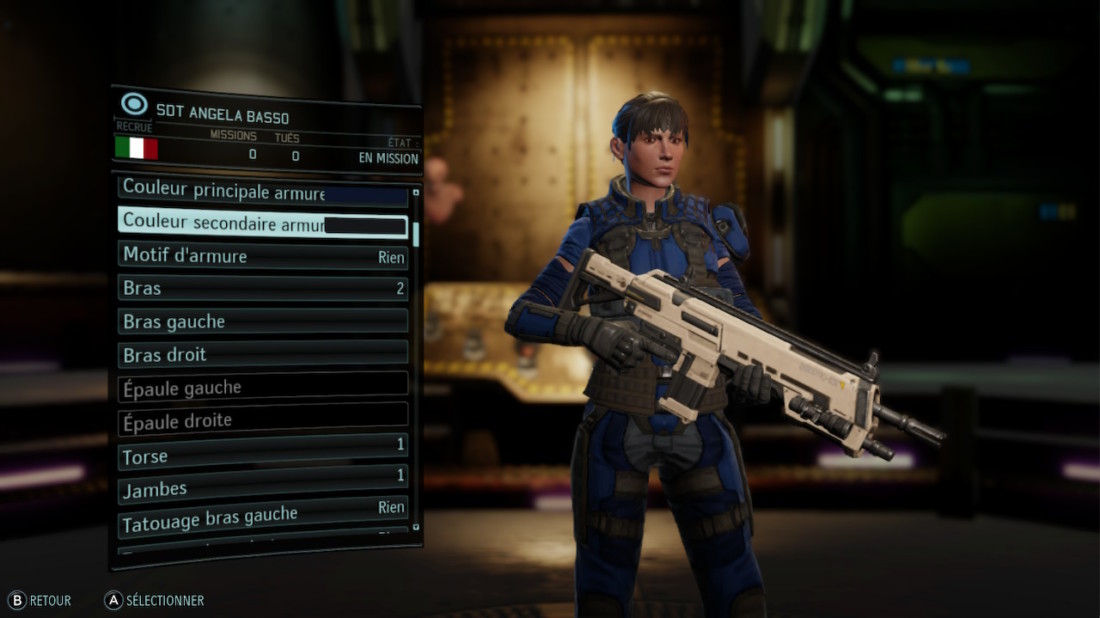Viewport: 1100px width, 618px height.
Task: Choose the Motif d'armure row
Action: click(x=262, y=256)
